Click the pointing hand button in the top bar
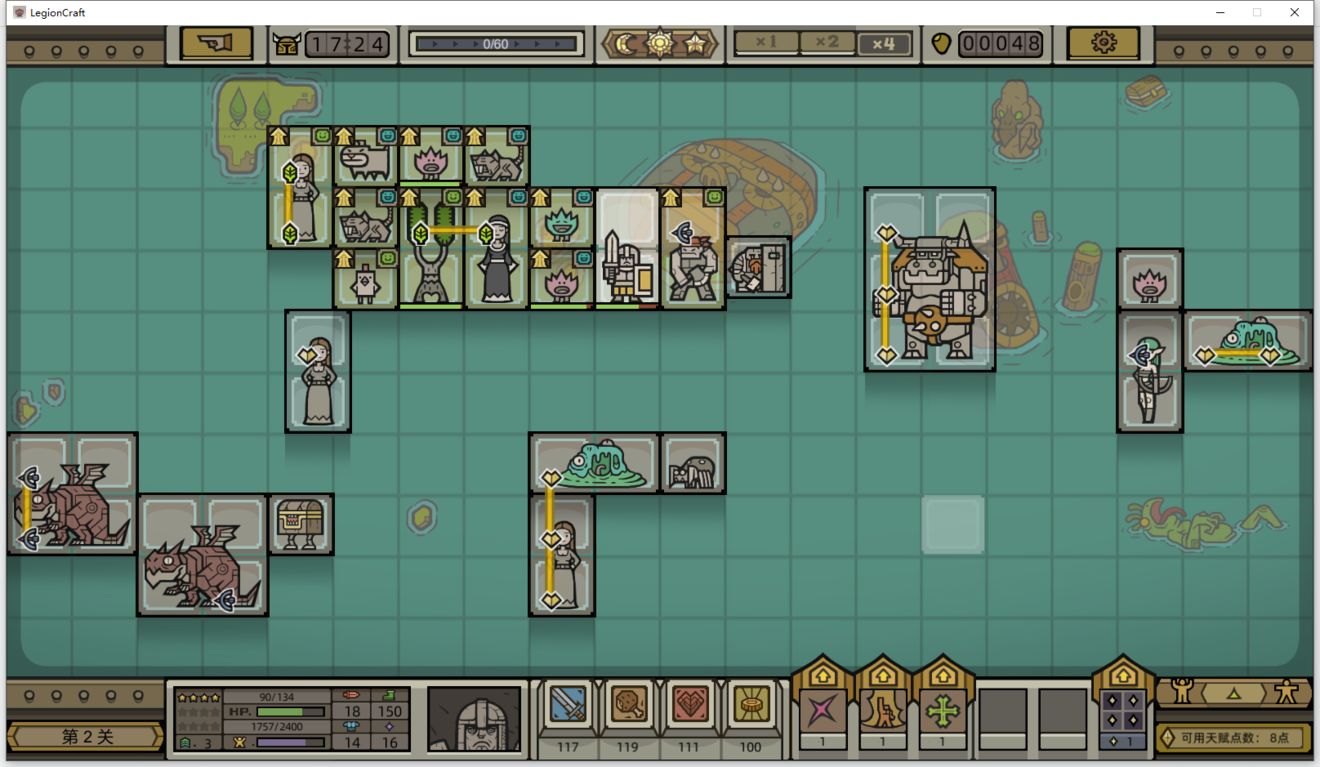The width and height of the screenshot is (1320, 767). (x=216, y=43)
